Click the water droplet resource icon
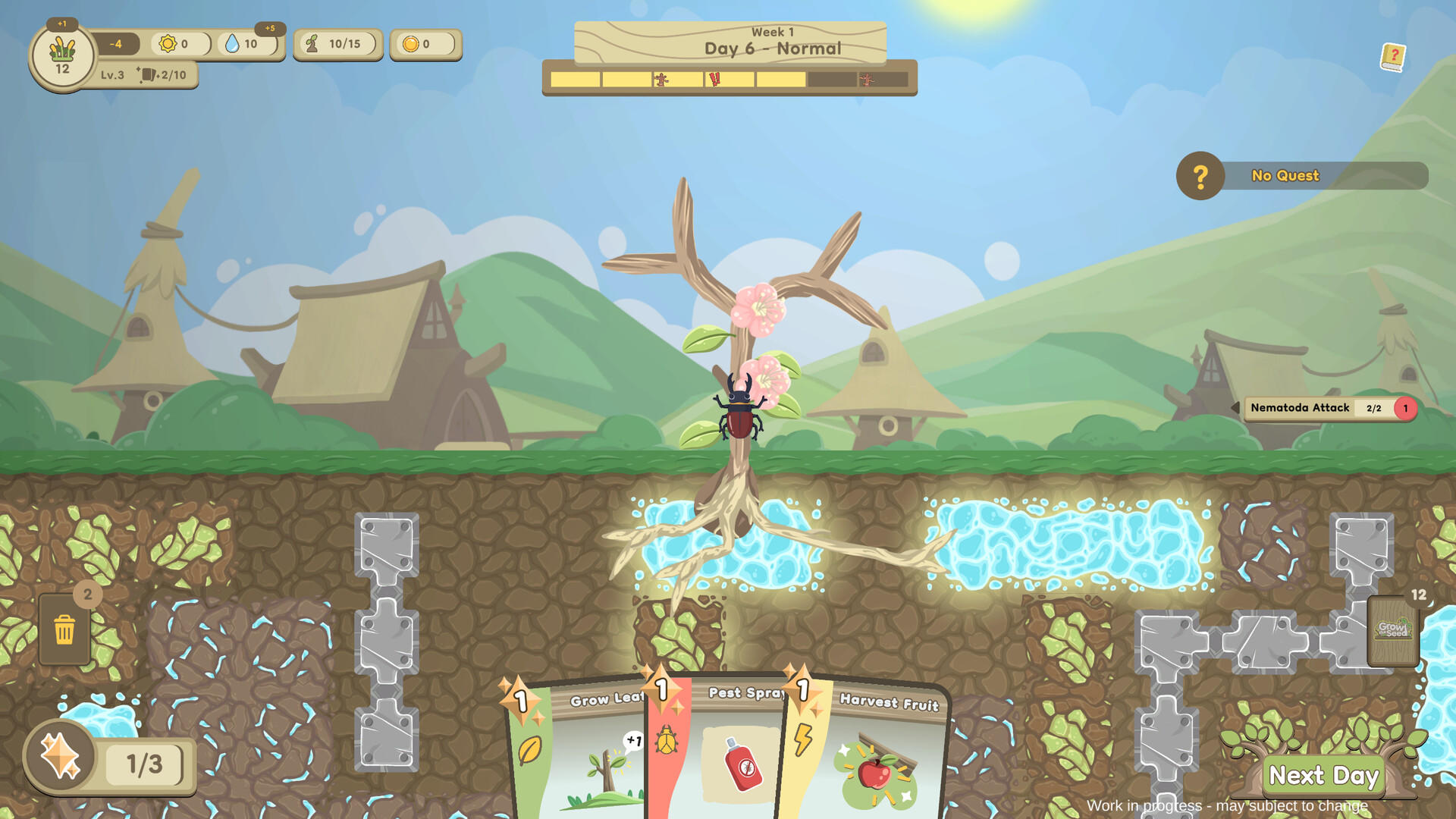1456x819 pixels. [x=233, y=43]
